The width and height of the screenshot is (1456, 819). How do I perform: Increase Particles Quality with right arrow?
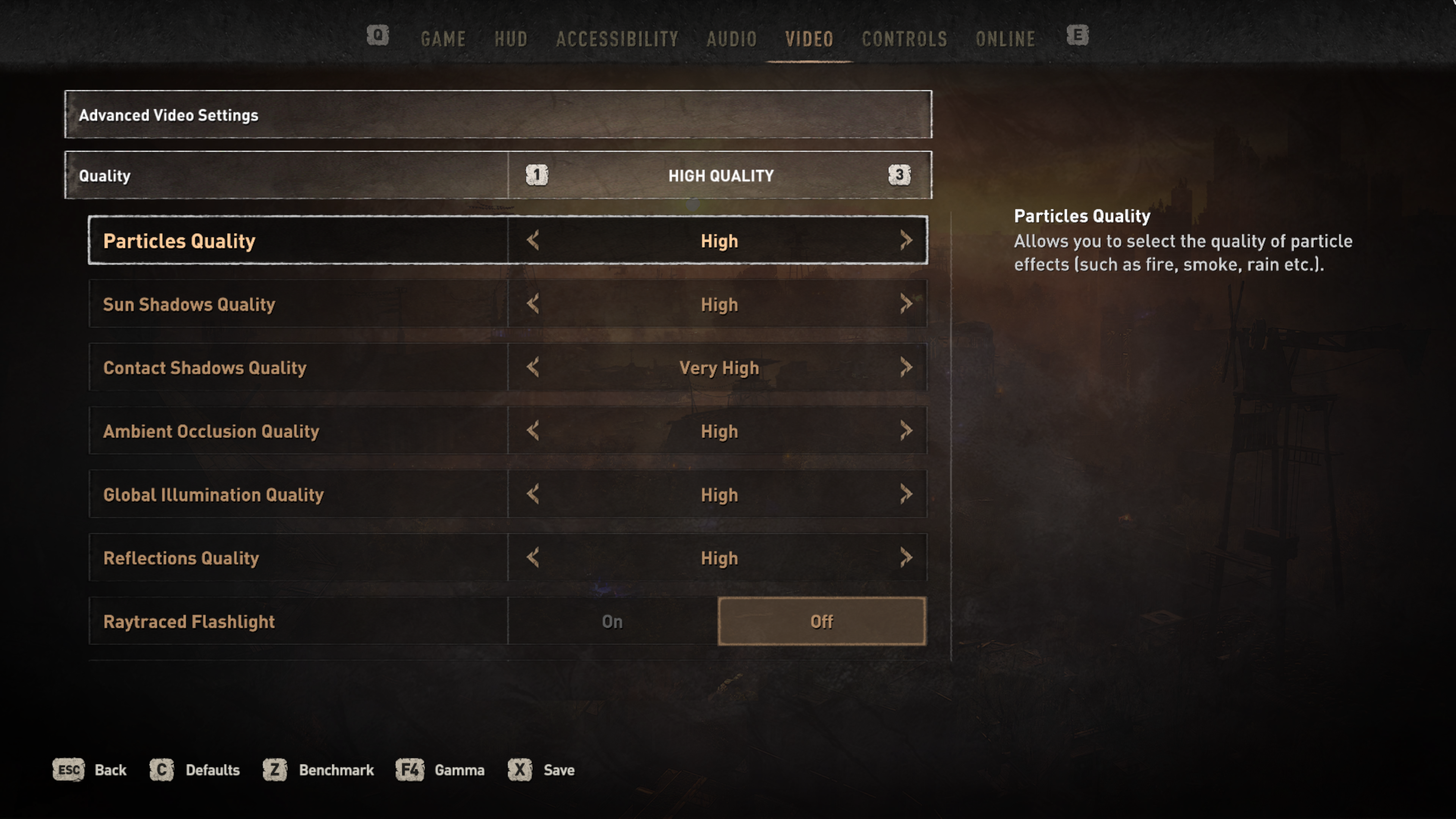click(906, 241)
